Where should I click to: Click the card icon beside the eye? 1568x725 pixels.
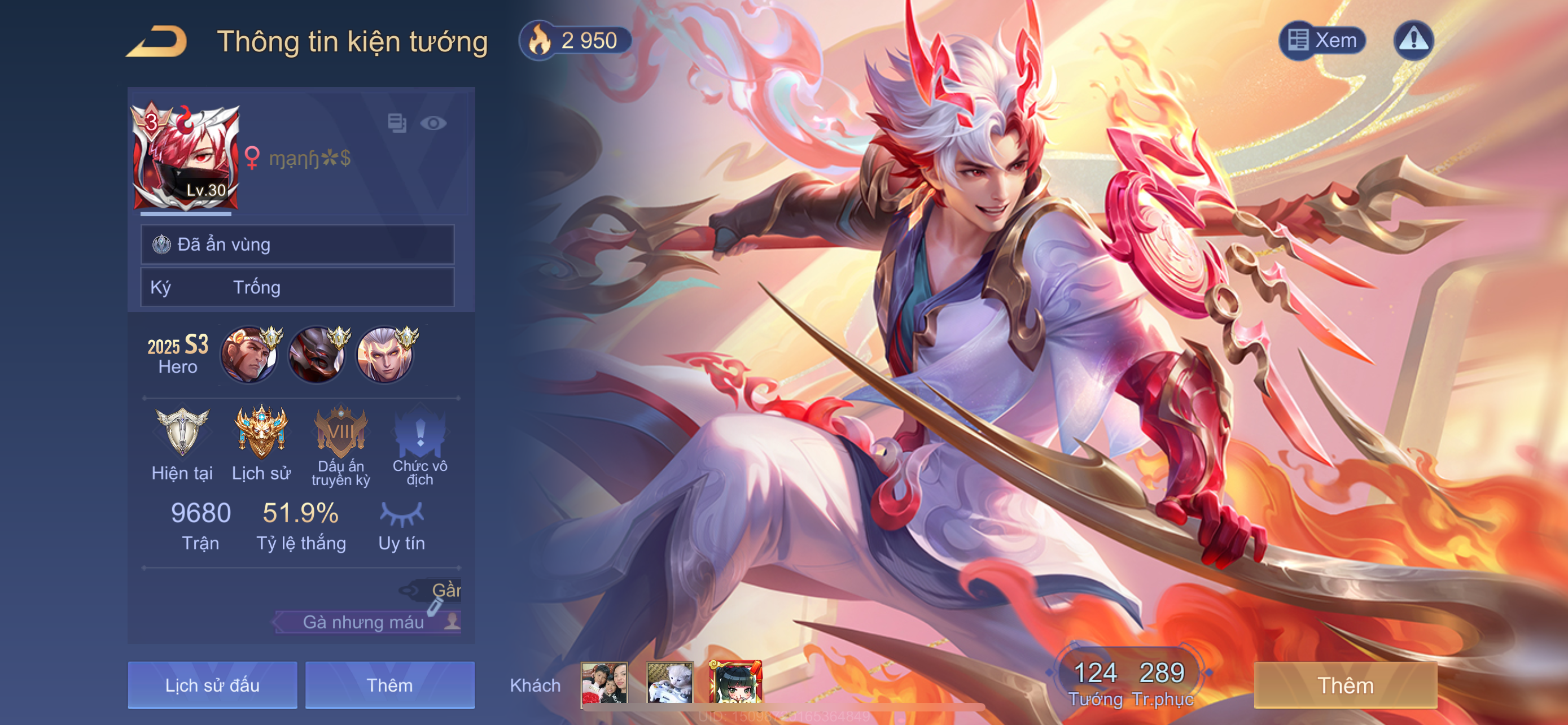[x=397, y=124]
